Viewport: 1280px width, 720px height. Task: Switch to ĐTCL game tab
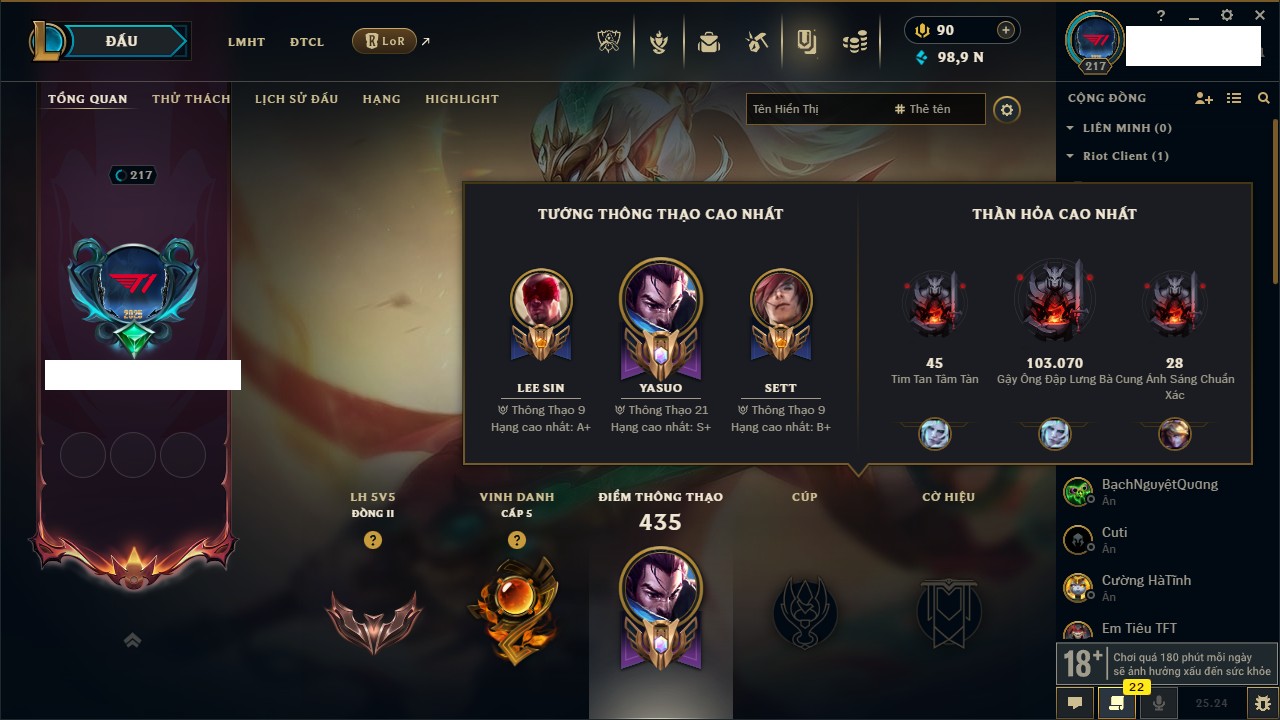307,42
